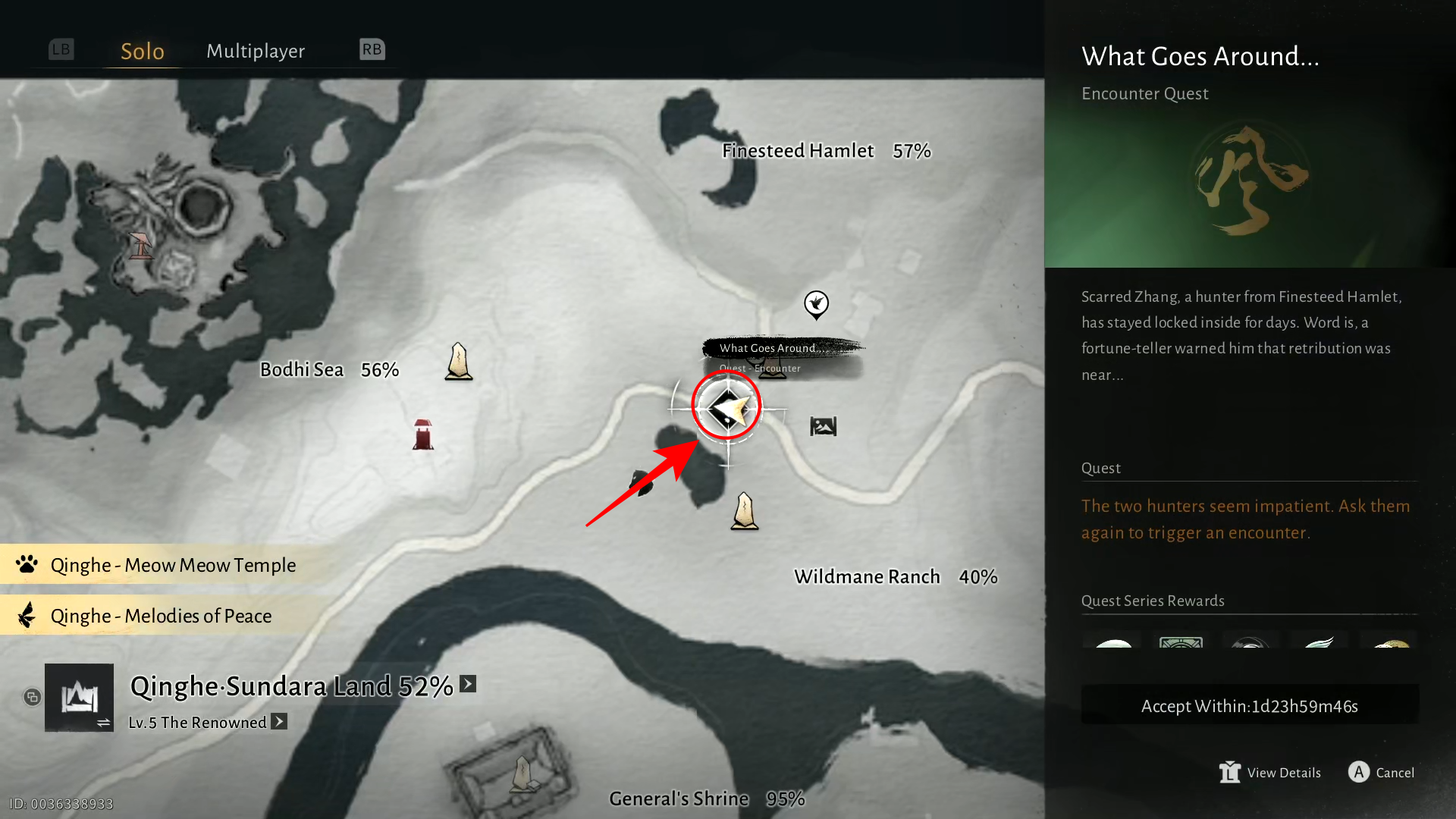Cancel the quest selection

click(x=1382, y=773)
